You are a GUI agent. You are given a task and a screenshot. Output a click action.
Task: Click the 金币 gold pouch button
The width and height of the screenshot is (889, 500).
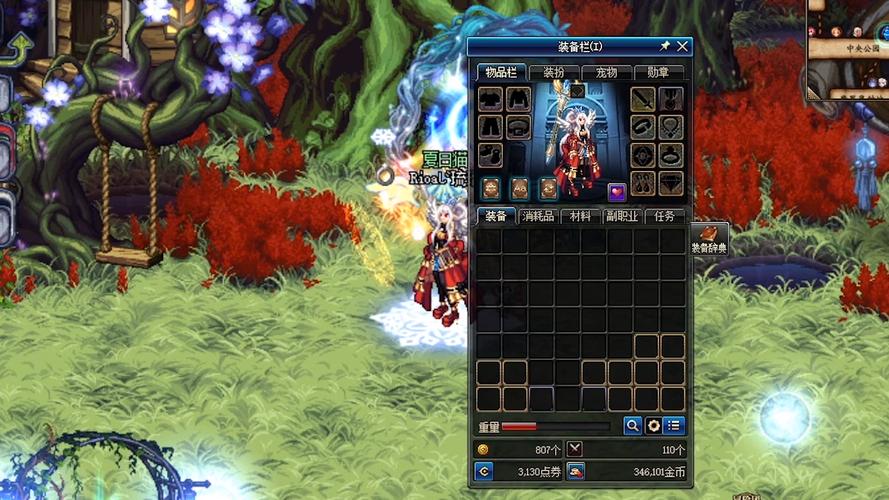point(577,471)
